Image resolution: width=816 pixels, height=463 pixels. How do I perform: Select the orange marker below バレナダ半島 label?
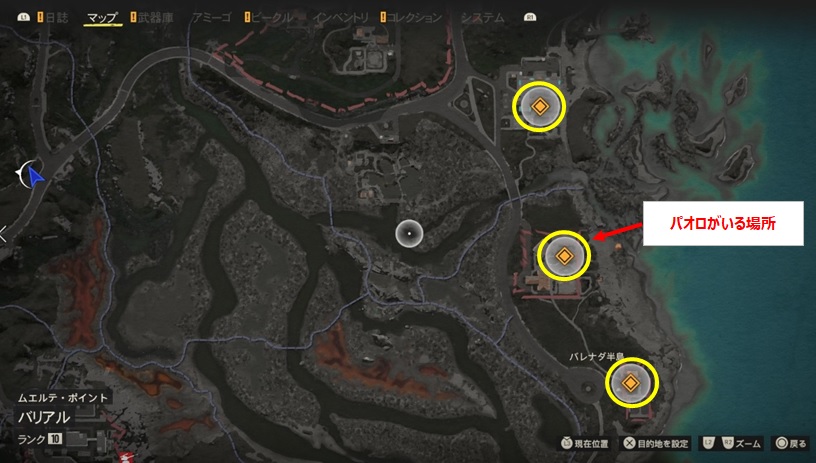[632, 382]
